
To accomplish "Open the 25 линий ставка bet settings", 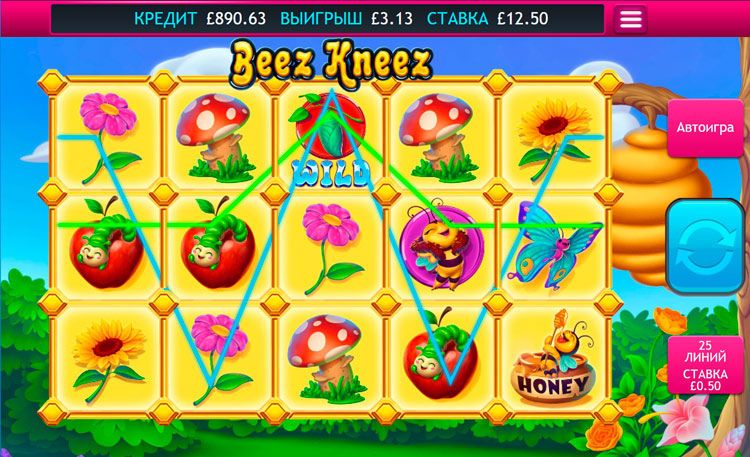I will pos(707,364).
